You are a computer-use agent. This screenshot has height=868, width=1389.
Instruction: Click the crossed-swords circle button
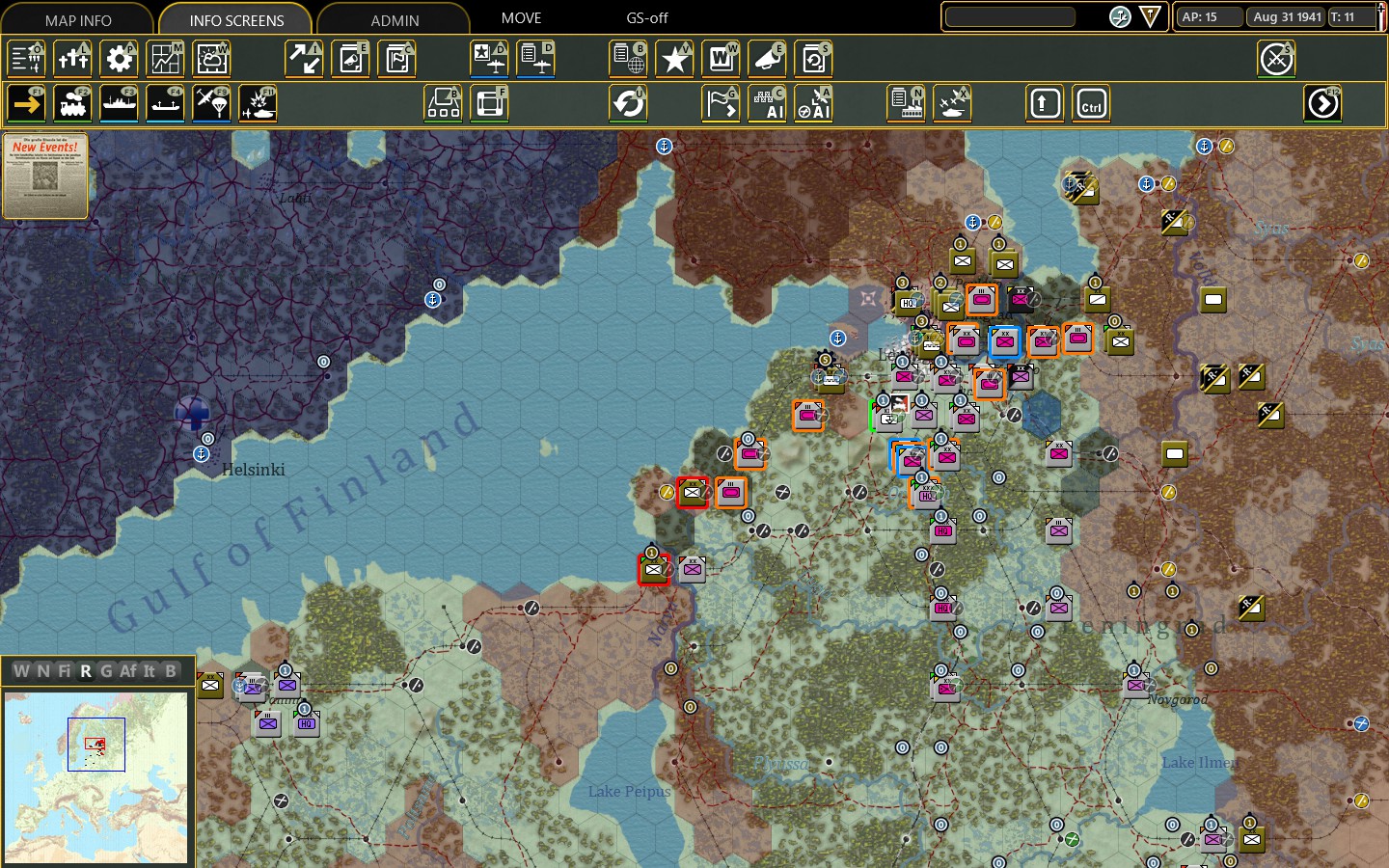coord(1277,59)
